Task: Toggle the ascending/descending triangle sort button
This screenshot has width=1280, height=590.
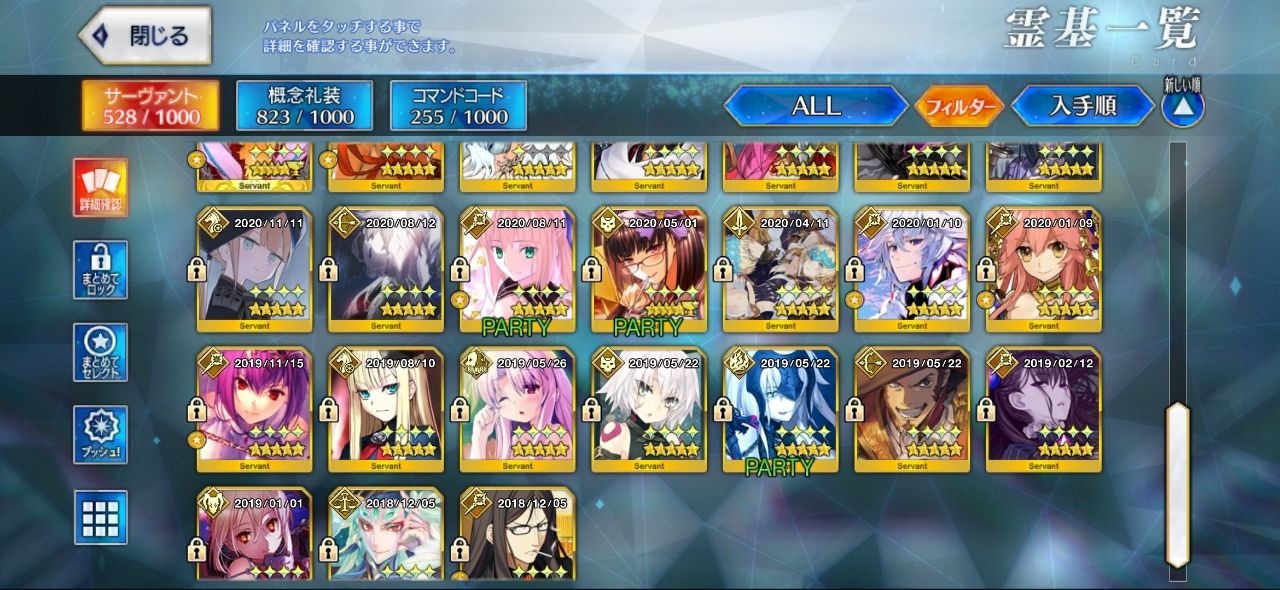Action: 1183,107
